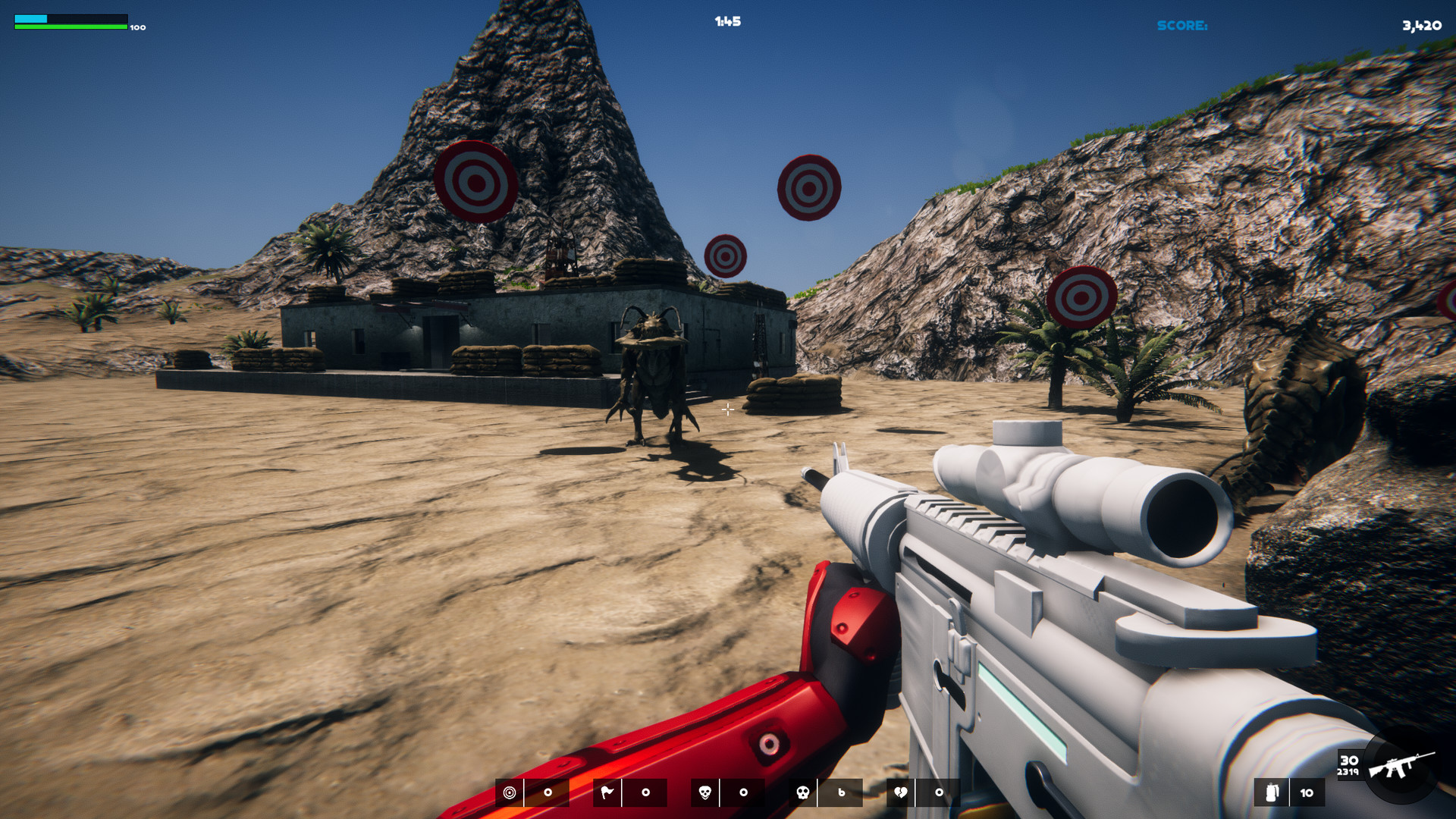Click the crosshair in screen center
This screenshot has height=819, width=1456.
pos(727,409)
